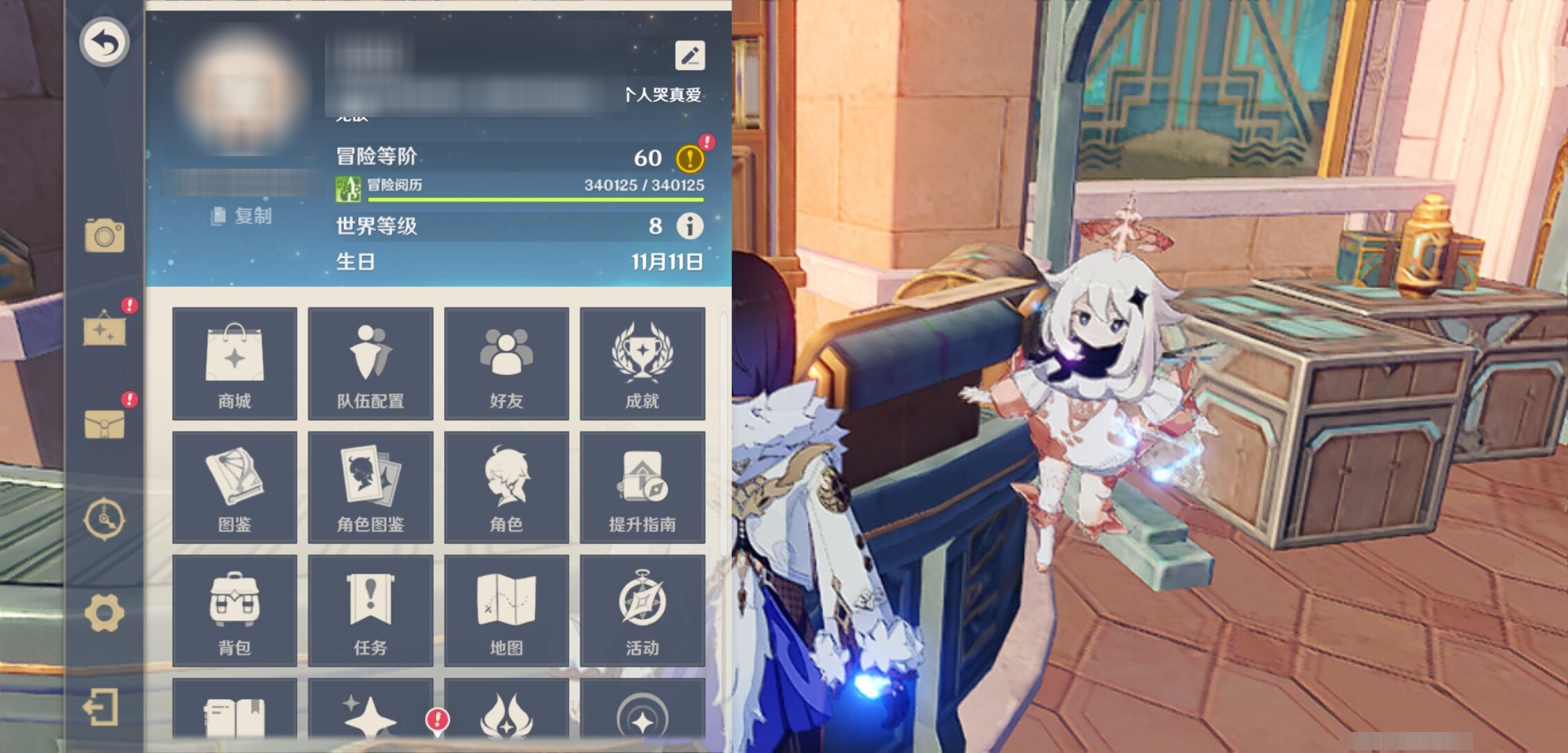Open the 图鉴 archive
This screenshot has height=753, width=1568.
click(234, 487)
